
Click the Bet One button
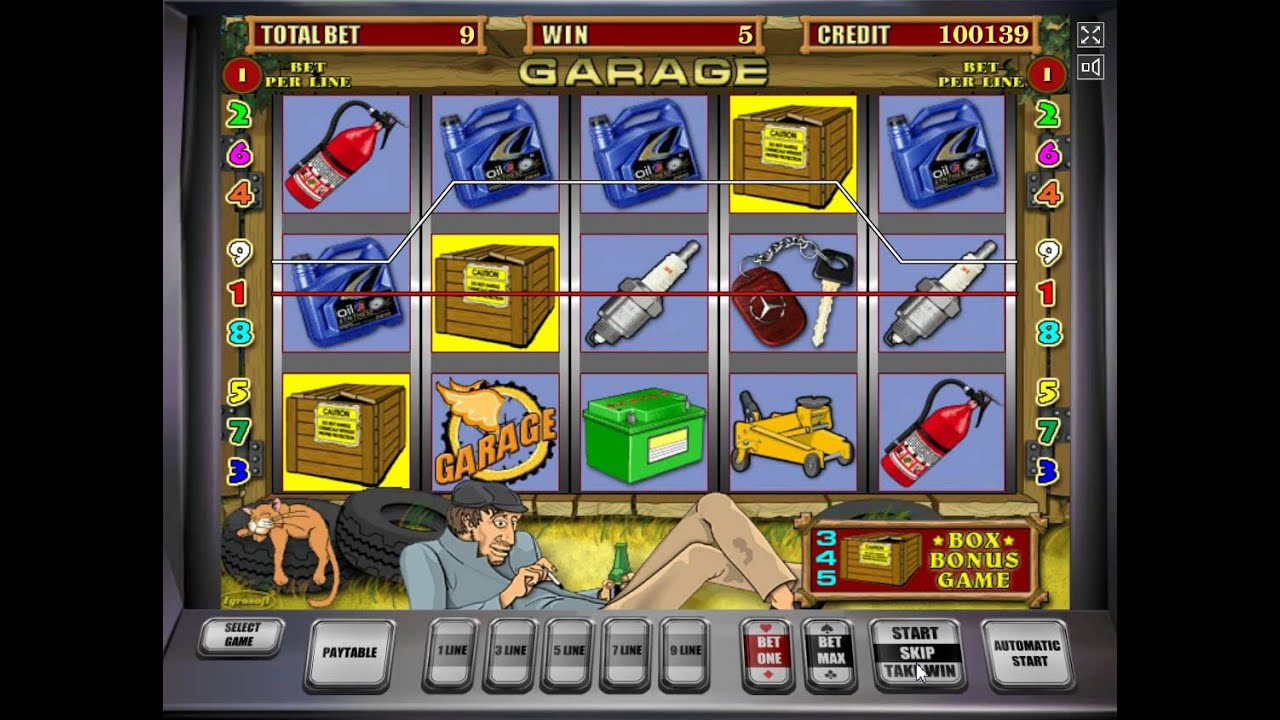pyautogui.click(x=769, y=652)
